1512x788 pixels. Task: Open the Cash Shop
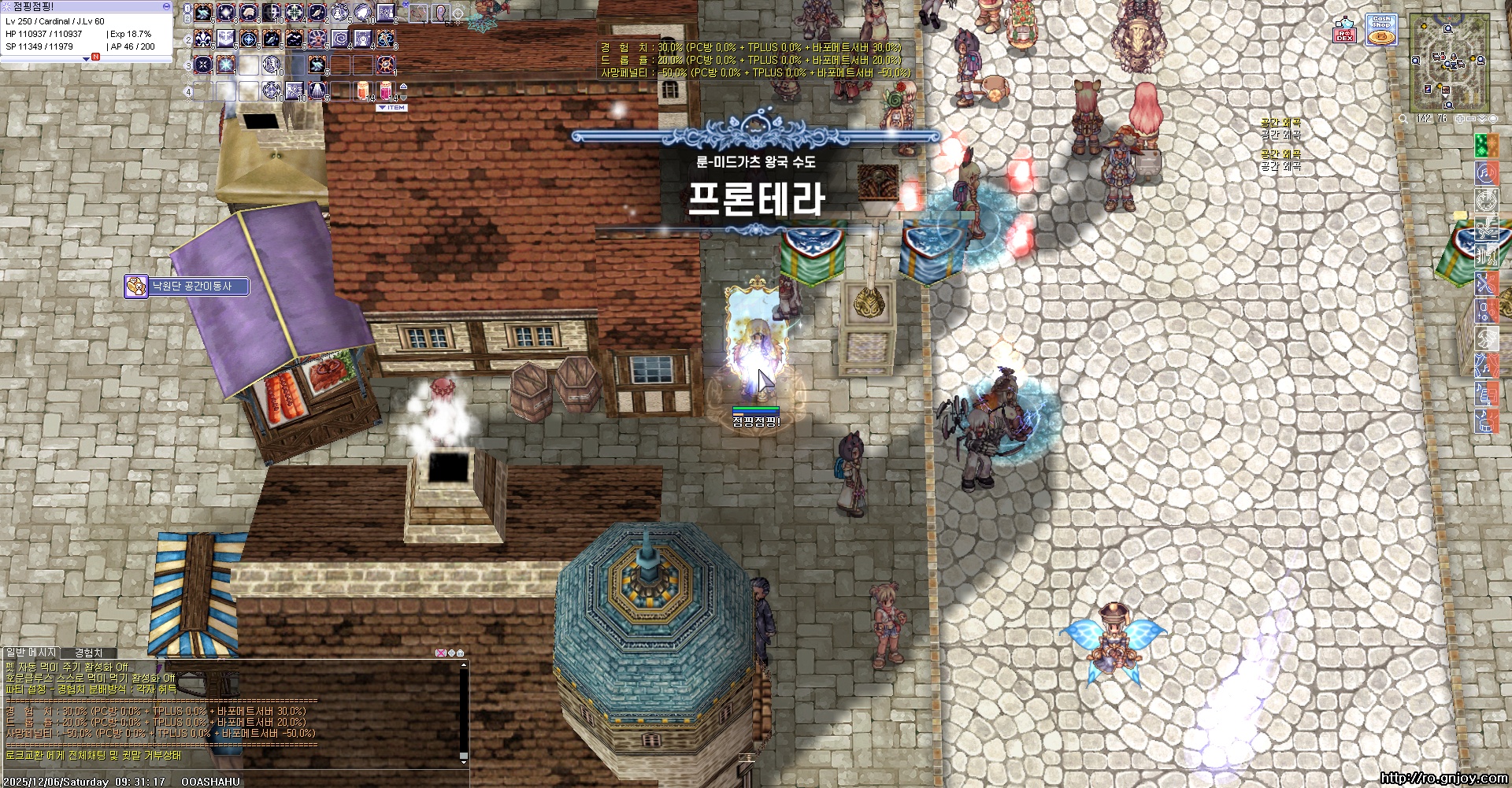(1382, 29)
